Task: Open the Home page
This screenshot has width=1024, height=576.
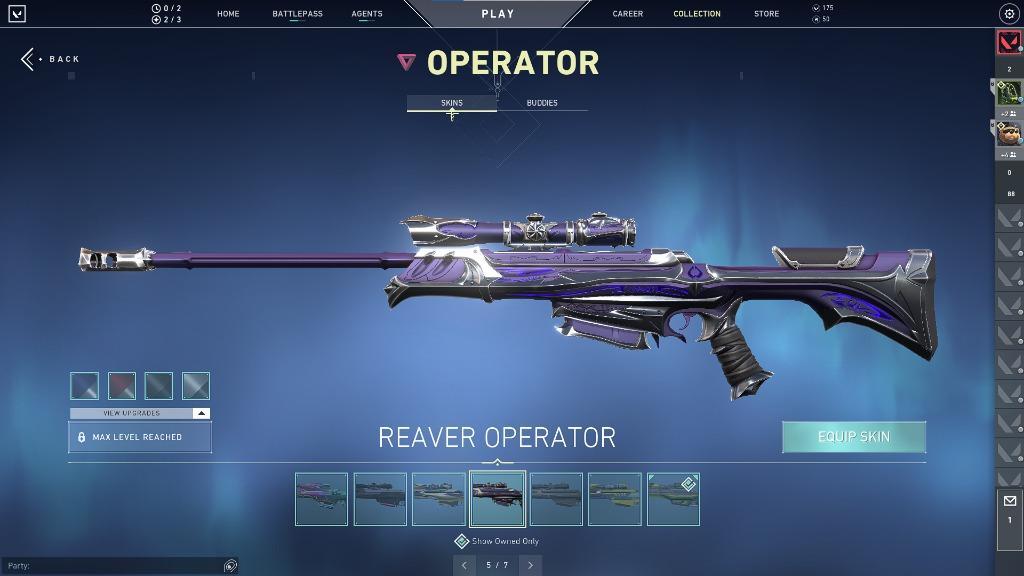Action: [x=228, y=14]
